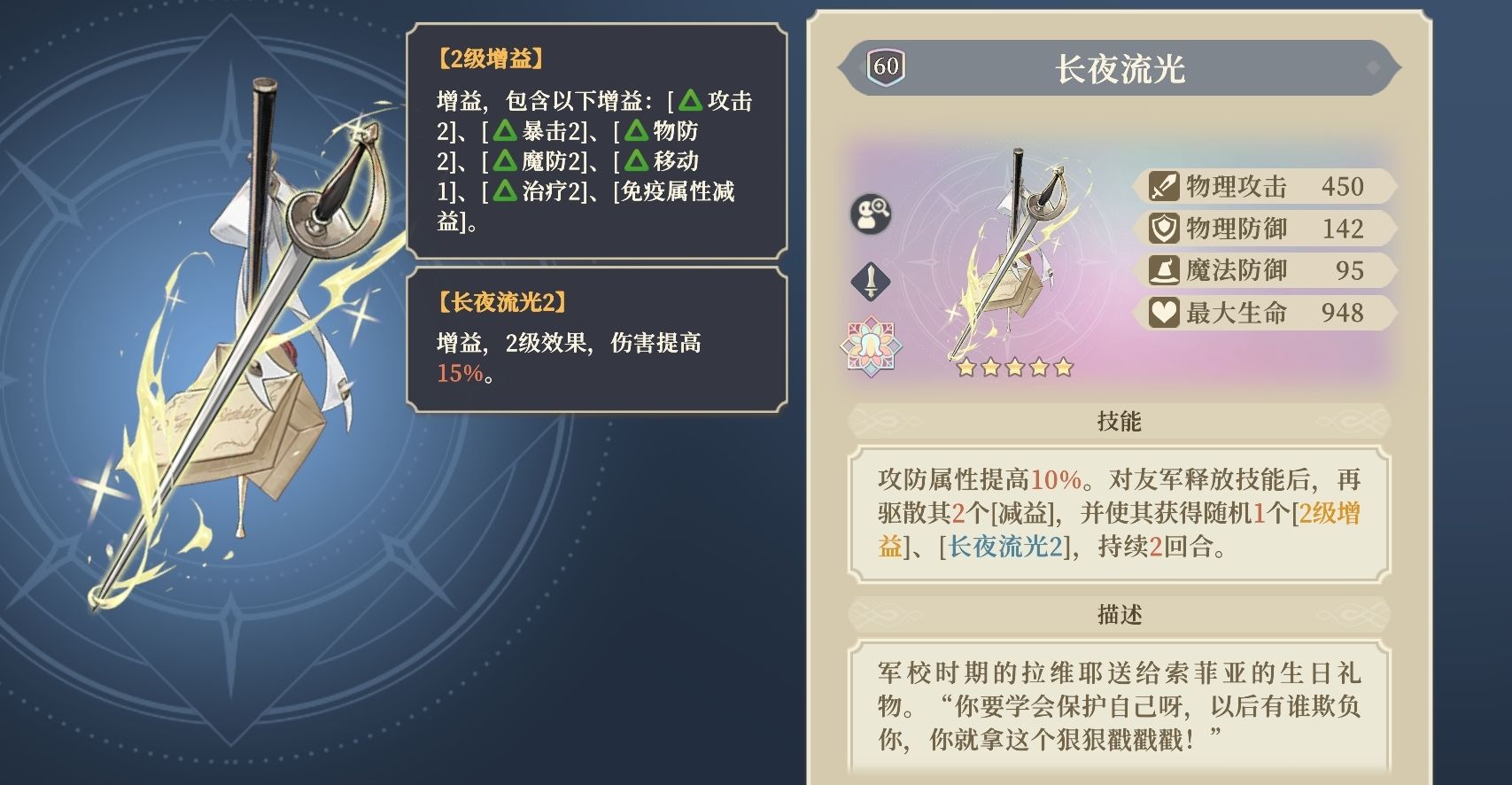Toggle the middle rarity star
Viewport: 1512px width, 785px height.
point(1013,366)
